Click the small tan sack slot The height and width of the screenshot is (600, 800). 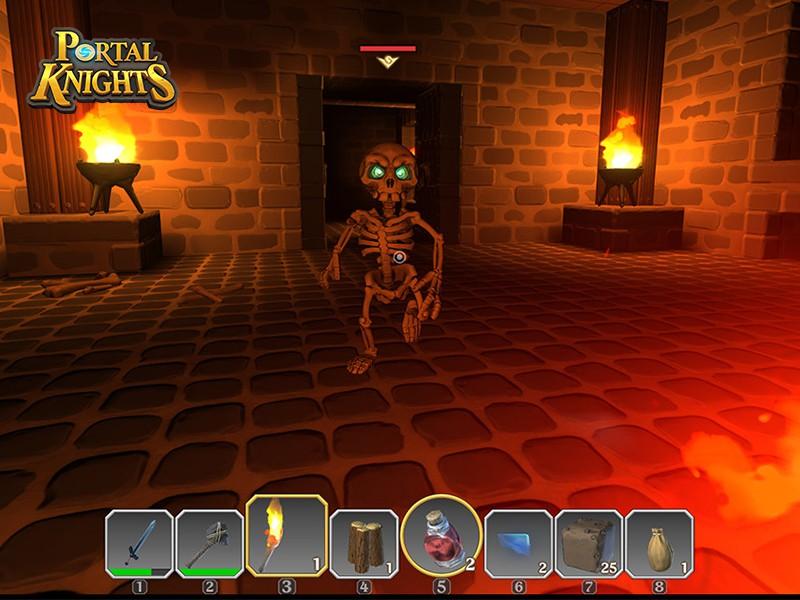(658, 543)
